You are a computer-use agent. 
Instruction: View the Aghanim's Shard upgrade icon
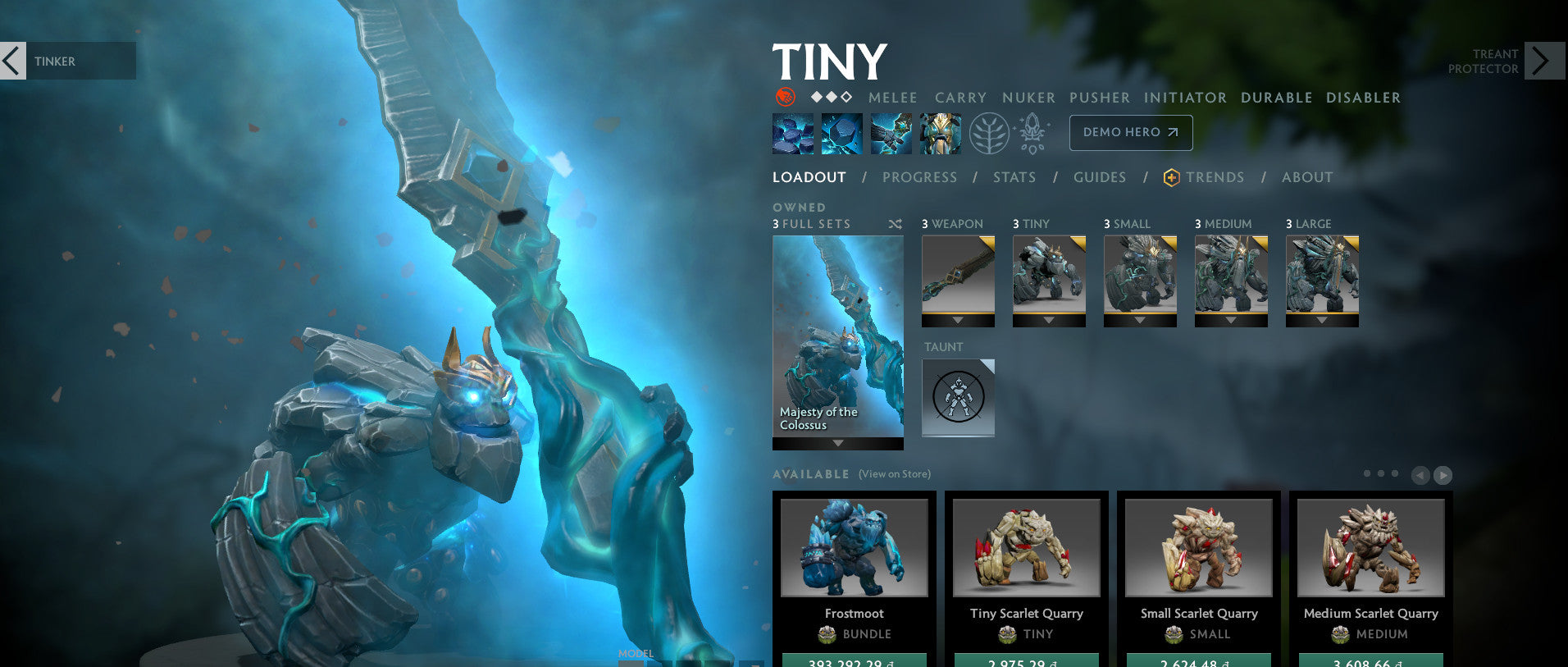[1032, 133]
